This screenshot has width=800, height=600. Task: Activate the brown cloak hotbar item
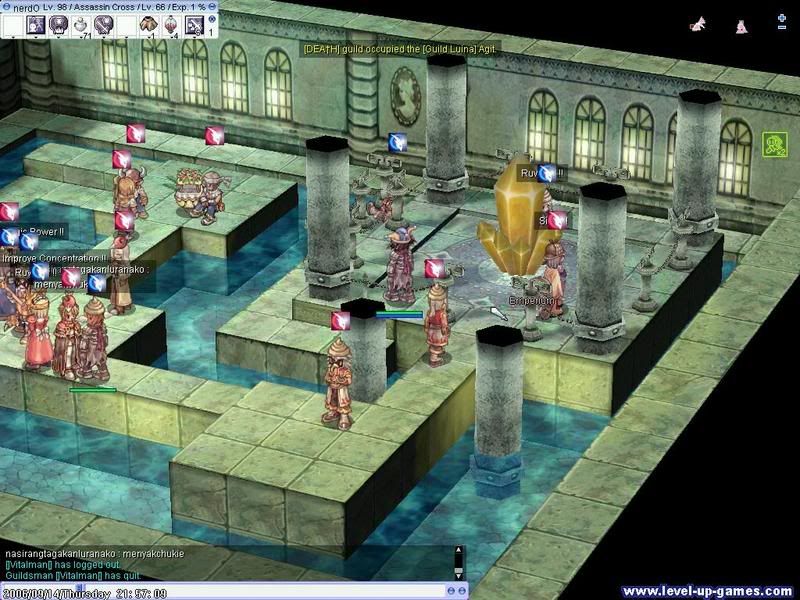(x=149, y=24)
